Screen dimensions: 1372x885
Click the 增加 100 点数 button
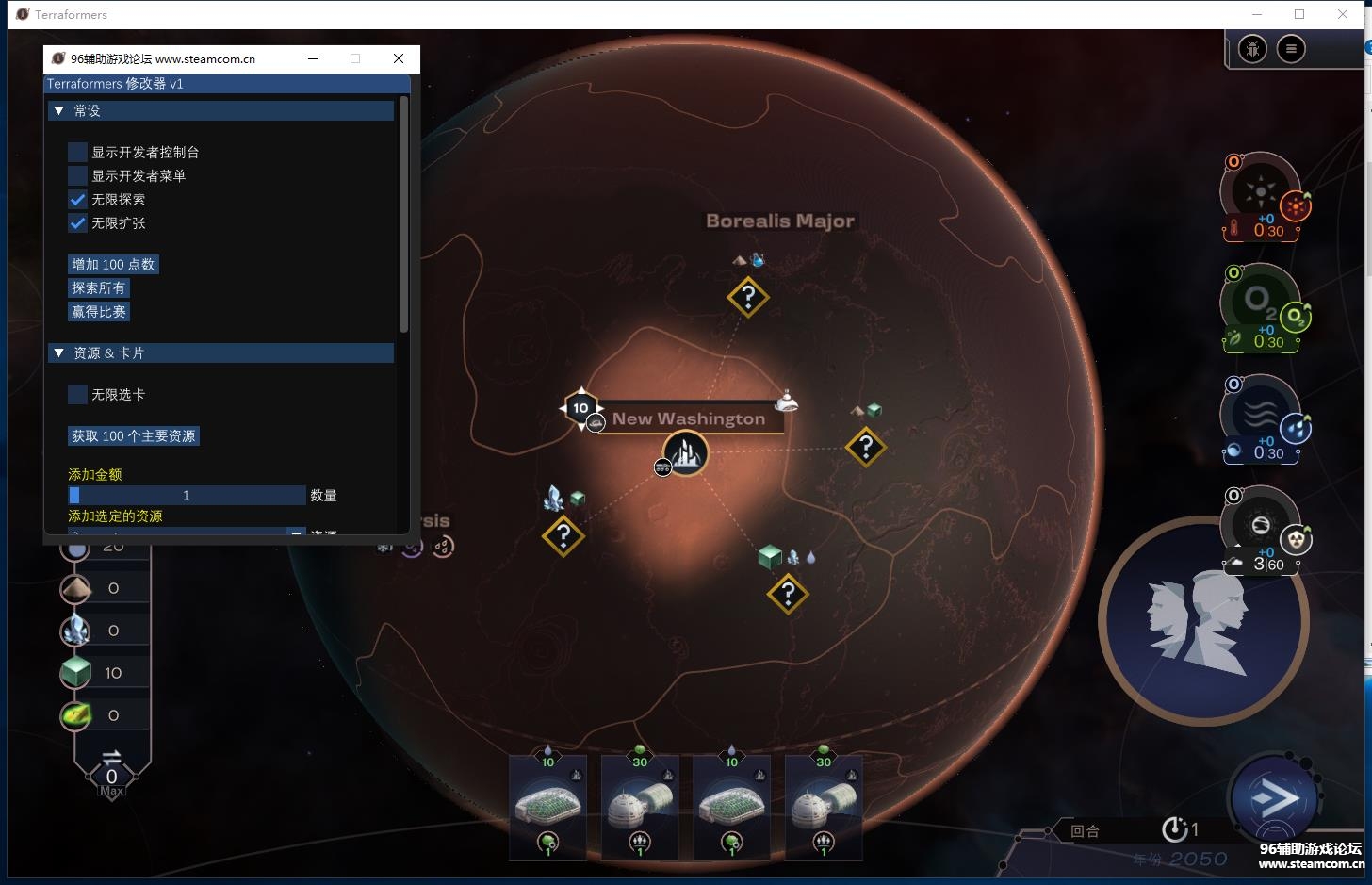113,264
